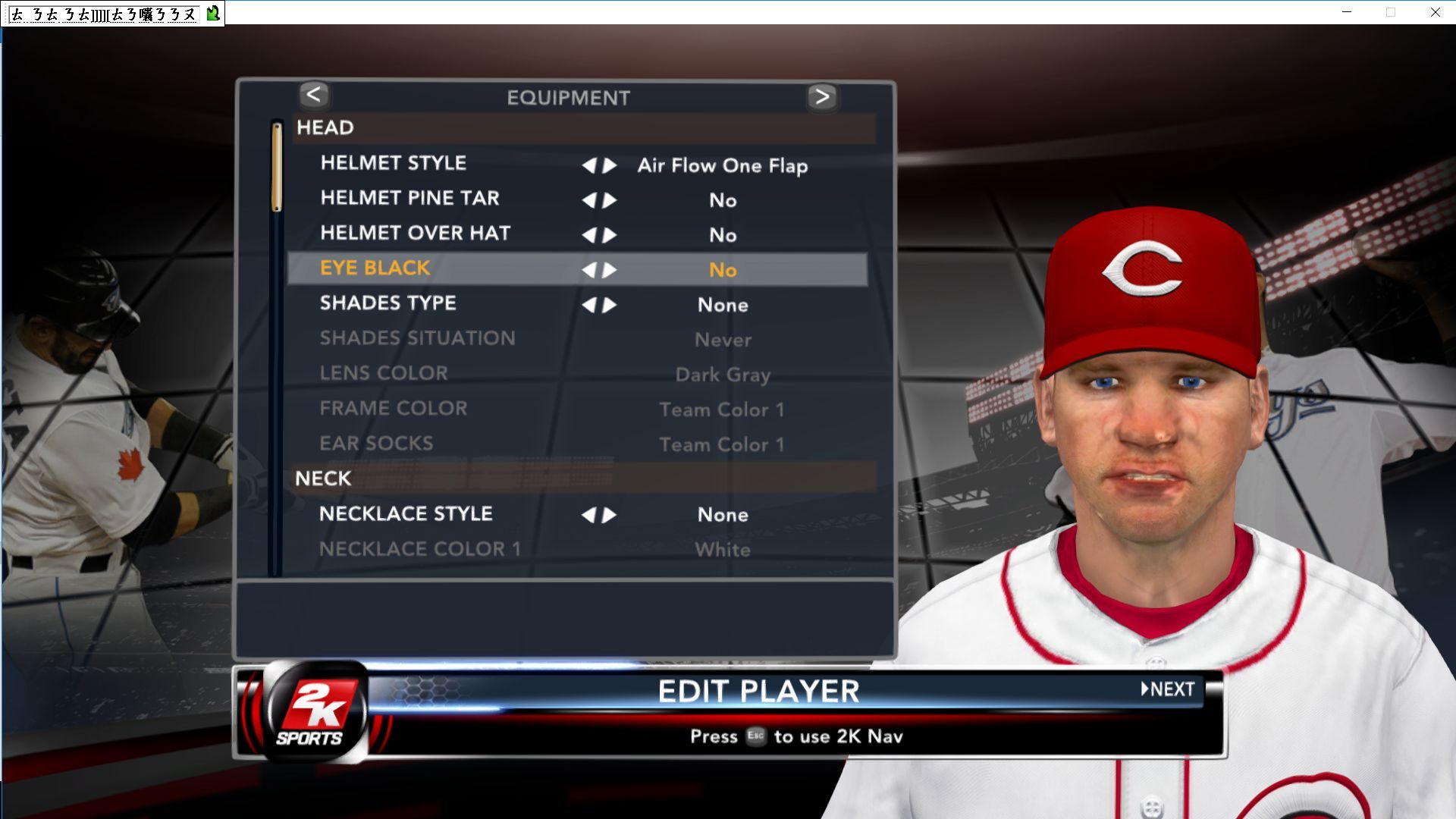This screenshot has width=1456, height=819.
Task: Click right arrow for Helmet Over Hat
Action: pos(610,235)
